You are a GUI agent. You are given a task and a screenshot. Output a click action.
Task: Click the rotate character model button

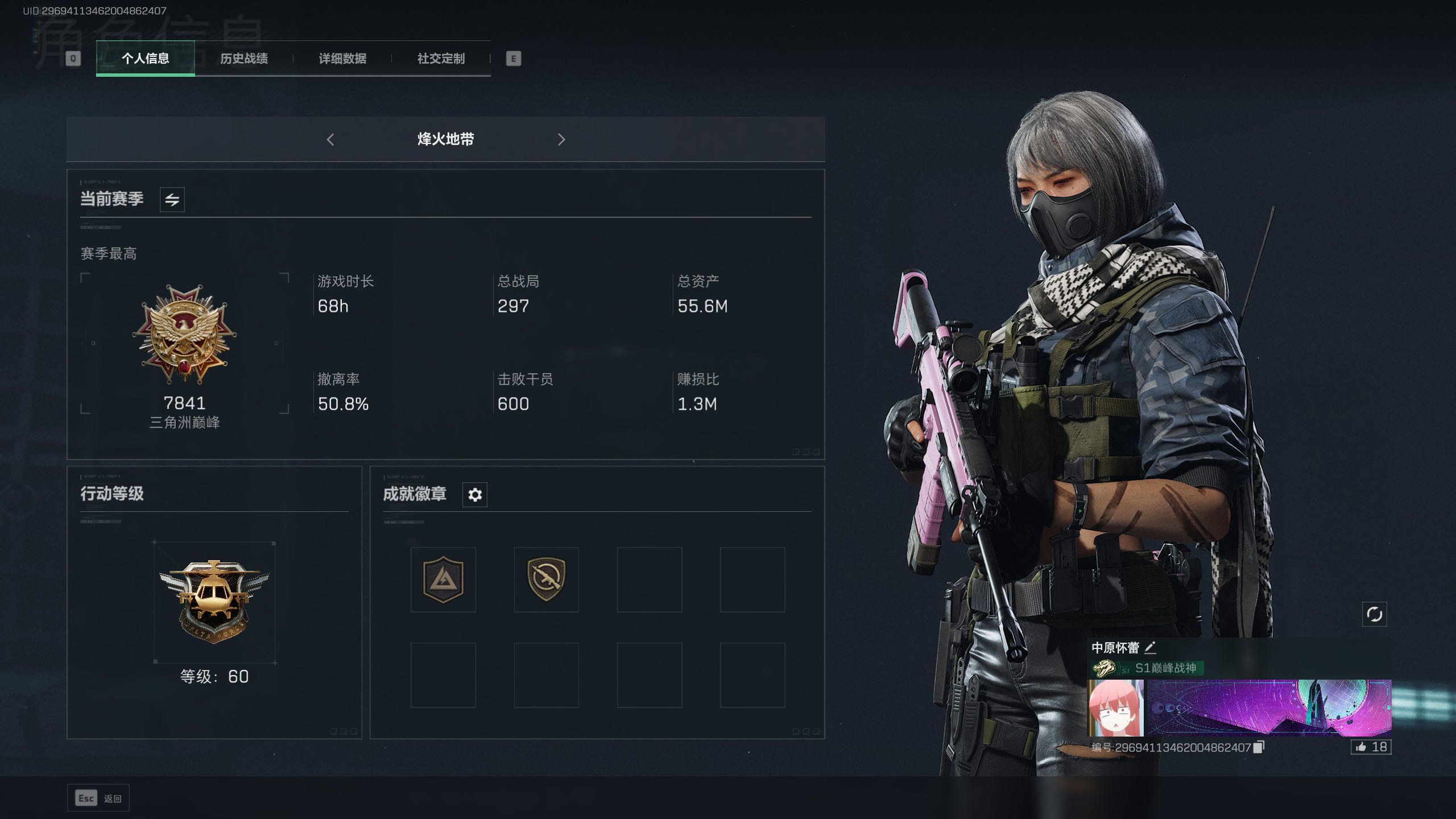click(1374, 614)
